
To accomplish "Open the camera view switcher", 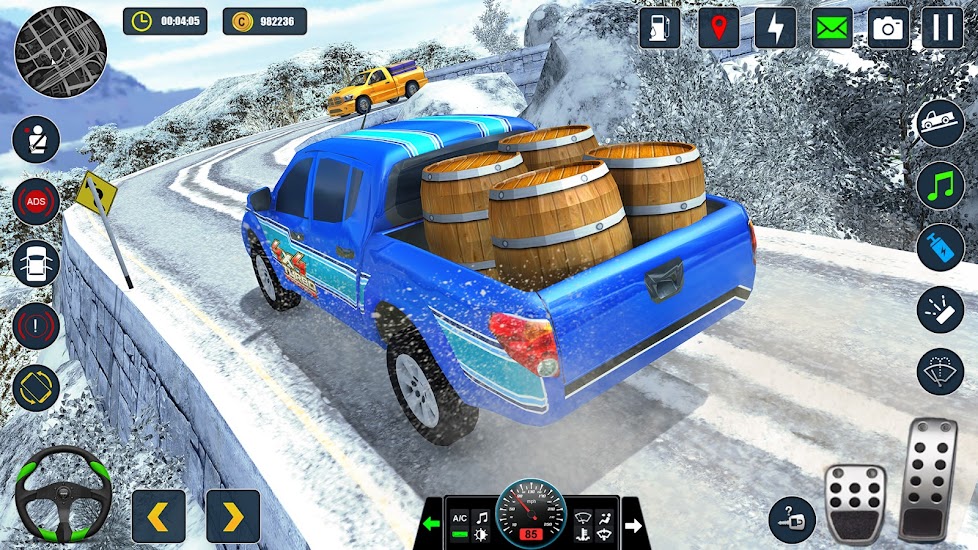I will (x=887, y=28).
